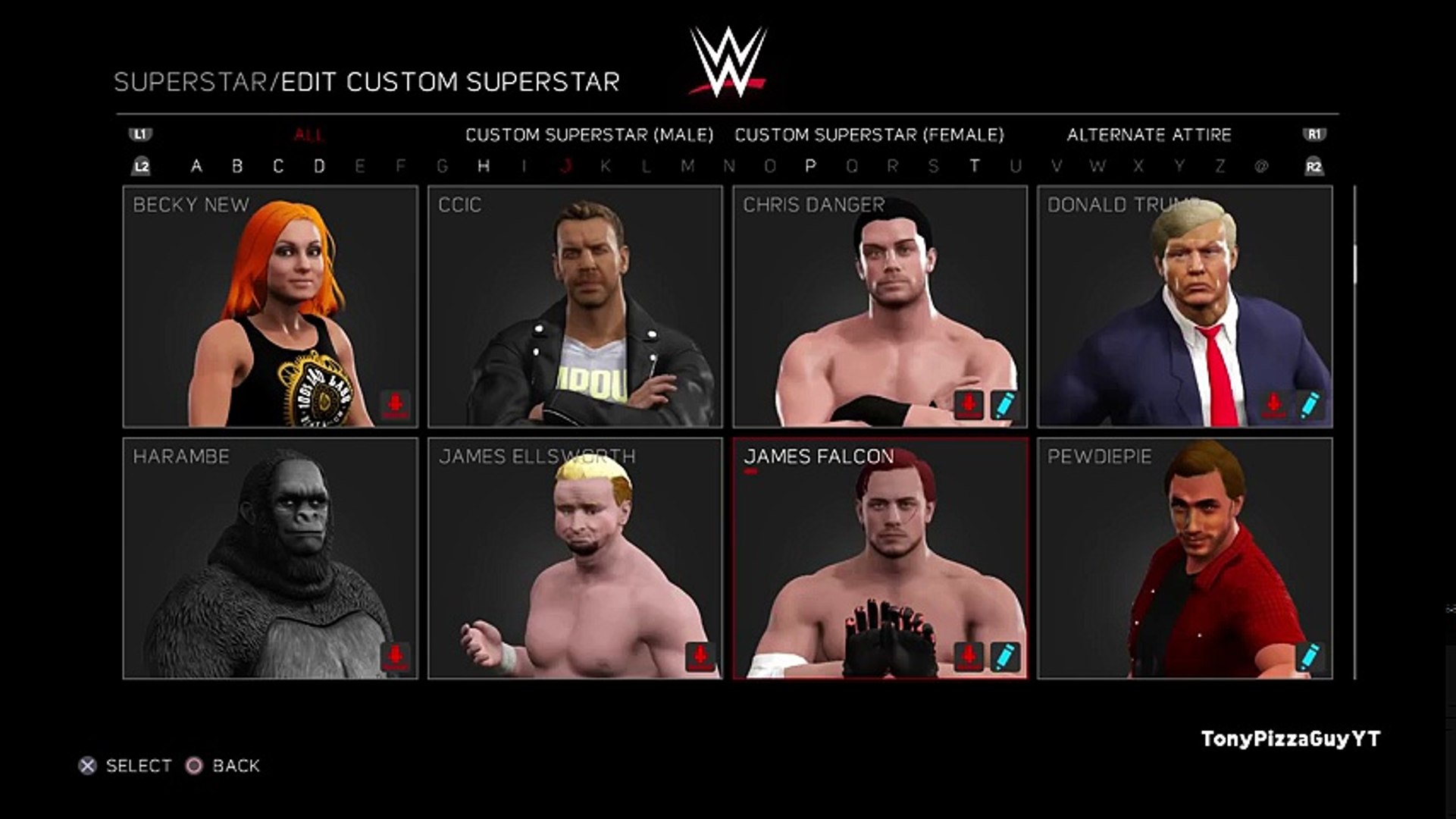This screenshot has width=1456, height=819.
Task: Choose the CCIC custom superstar
Action: click(575, 306)
